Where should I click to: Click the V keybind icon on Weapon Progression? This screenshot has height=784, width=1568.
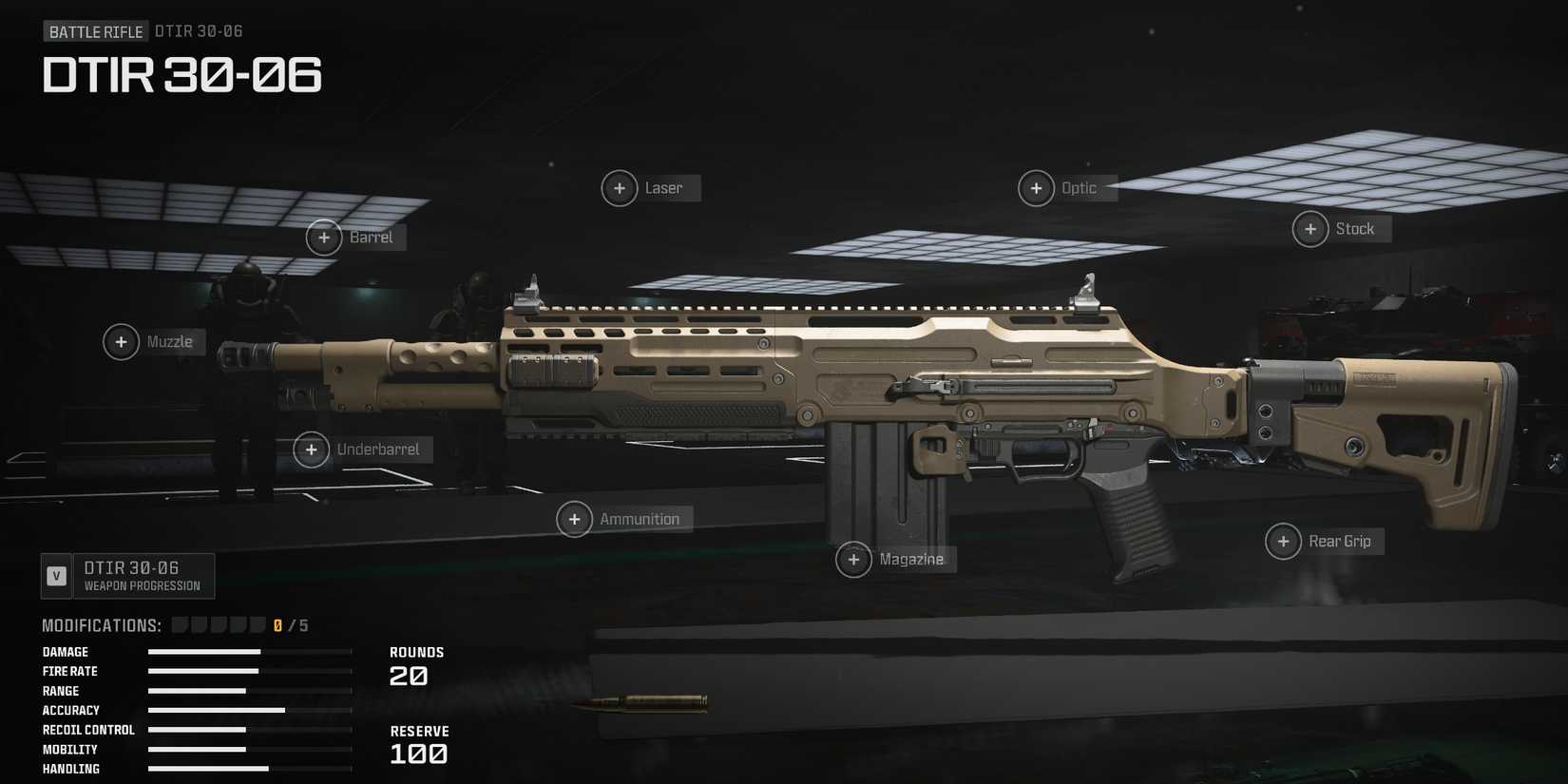tap(56, 575)
